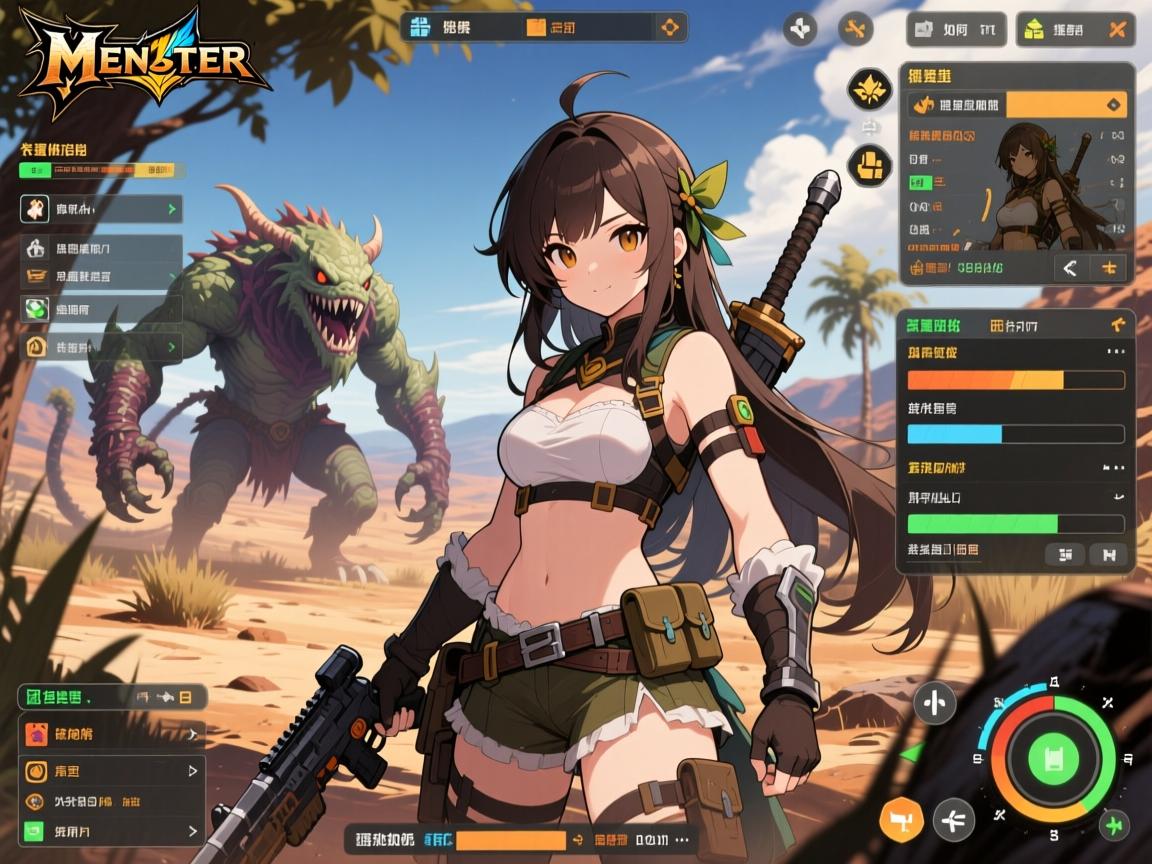This screenshot has width=1152, height=864.
Task: Open the orange shield badge menu row
Action: 101,347
